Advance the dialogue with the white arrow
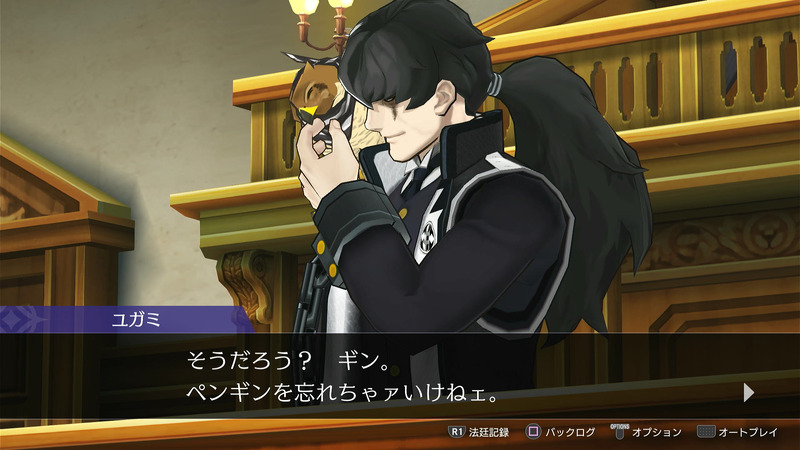The height and width of the screenshot is (450, 800). click(749, 393)
